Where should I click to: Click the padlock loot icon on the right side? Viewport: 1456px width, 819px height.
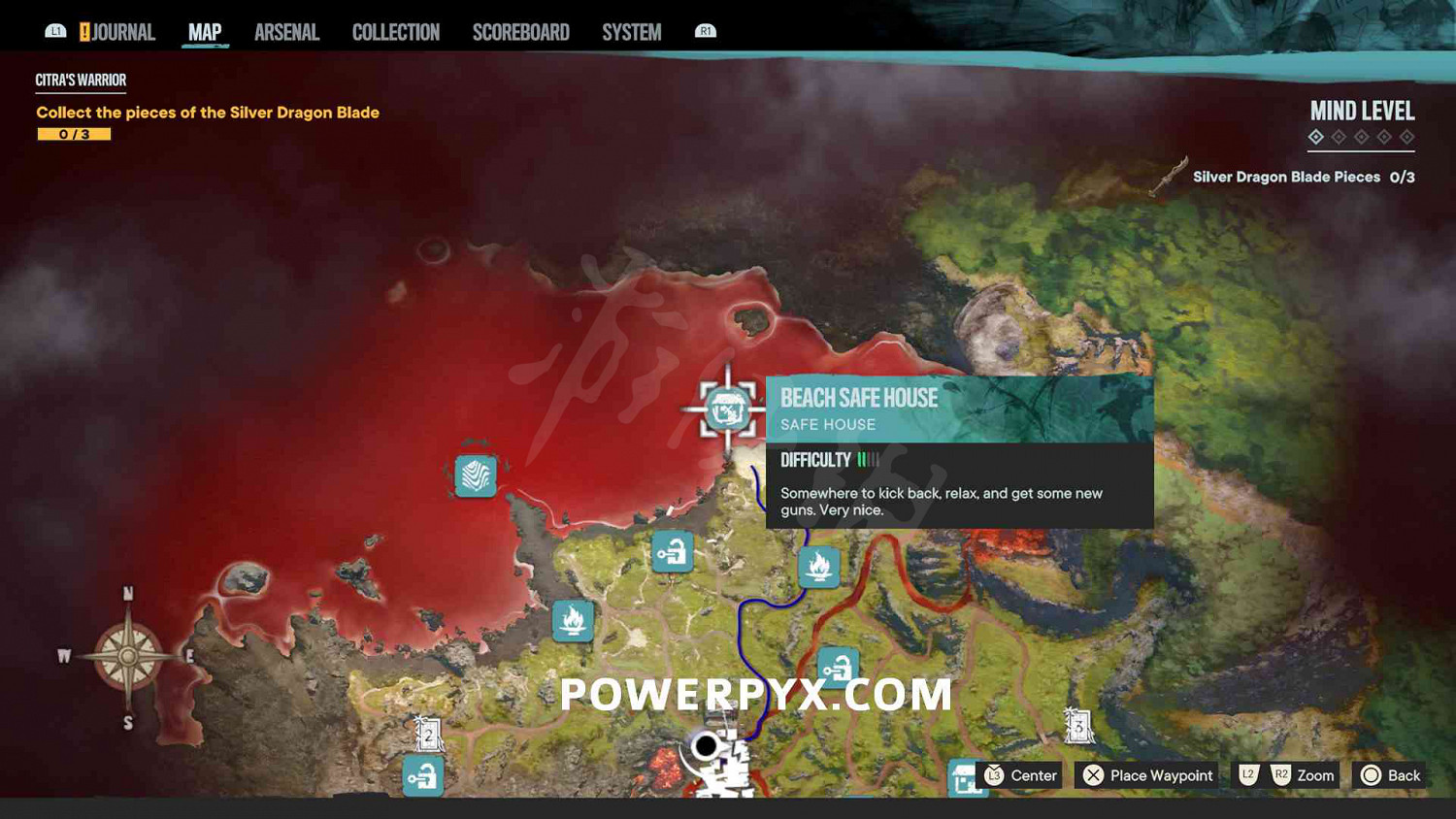pos(837,668)
